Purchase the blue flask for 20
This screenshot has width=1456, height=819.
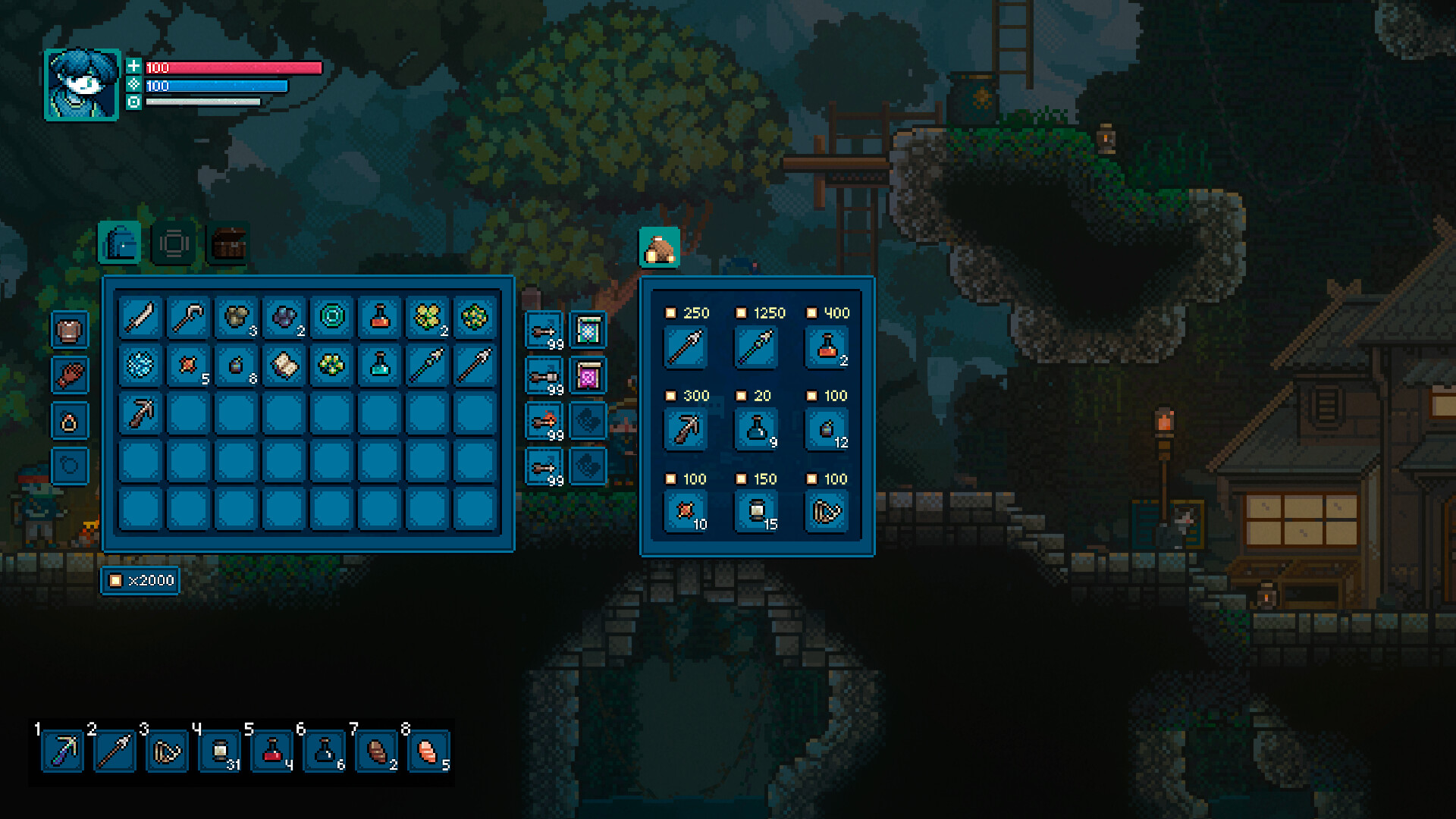(x=756, y=430)
